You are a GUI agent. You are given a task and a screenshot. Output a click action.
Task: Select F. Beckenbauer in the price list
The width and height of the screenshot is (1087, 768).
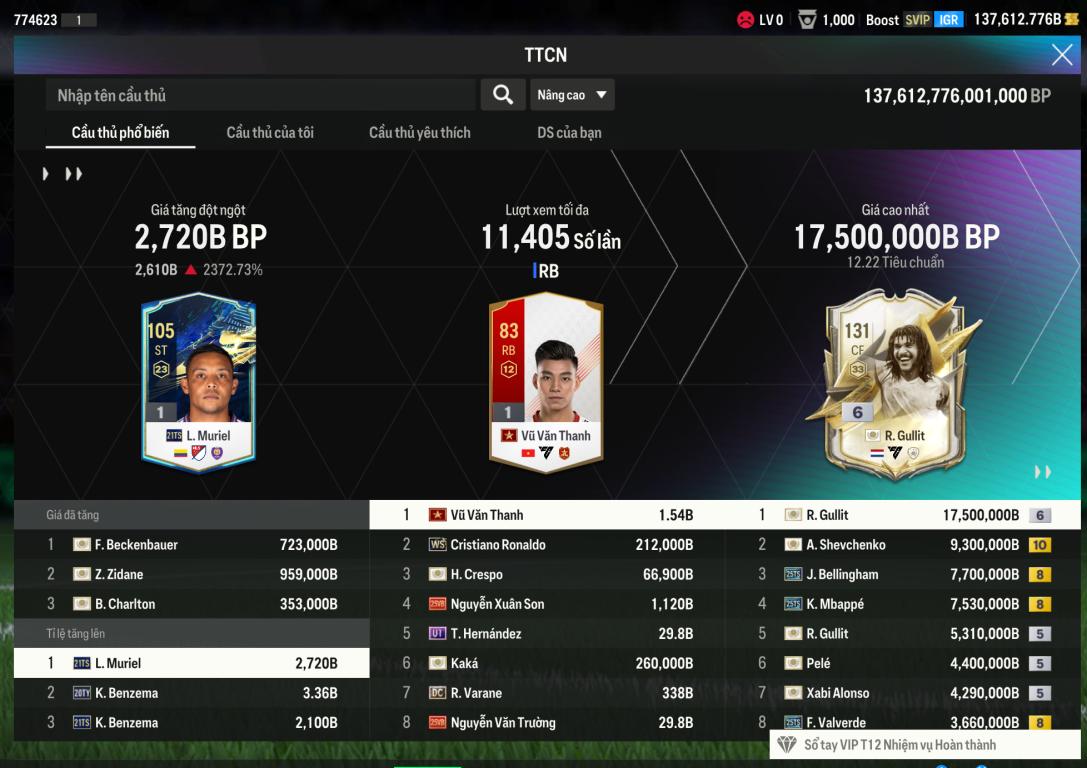pos(191,545)
